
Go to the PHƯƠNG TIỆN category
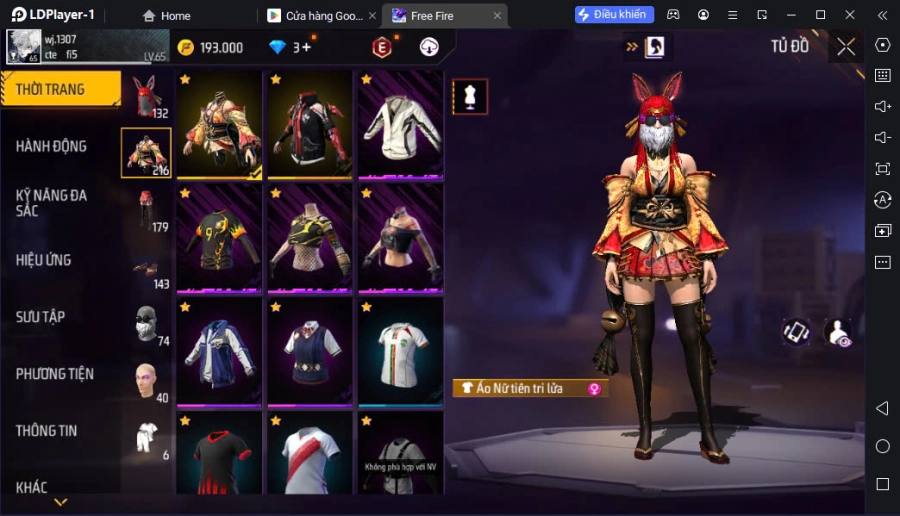(55, 374)
